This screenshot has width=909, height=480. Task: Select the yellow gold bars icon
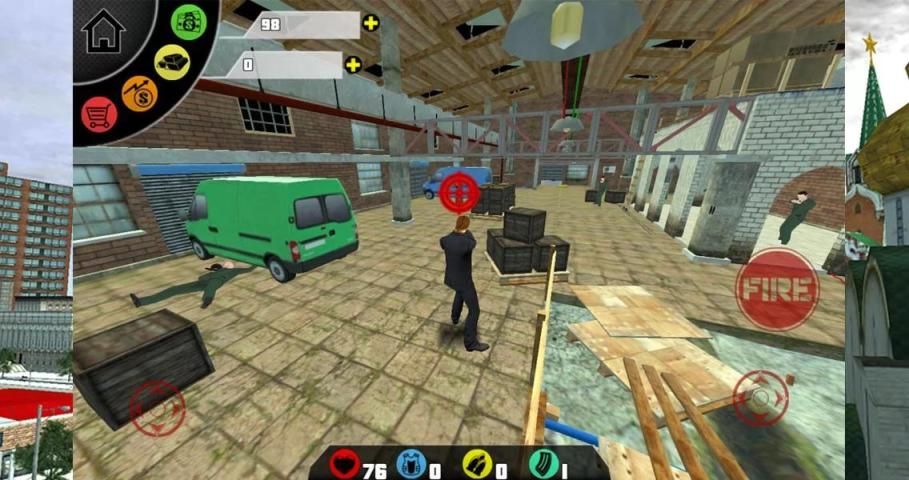click(172, 62)
